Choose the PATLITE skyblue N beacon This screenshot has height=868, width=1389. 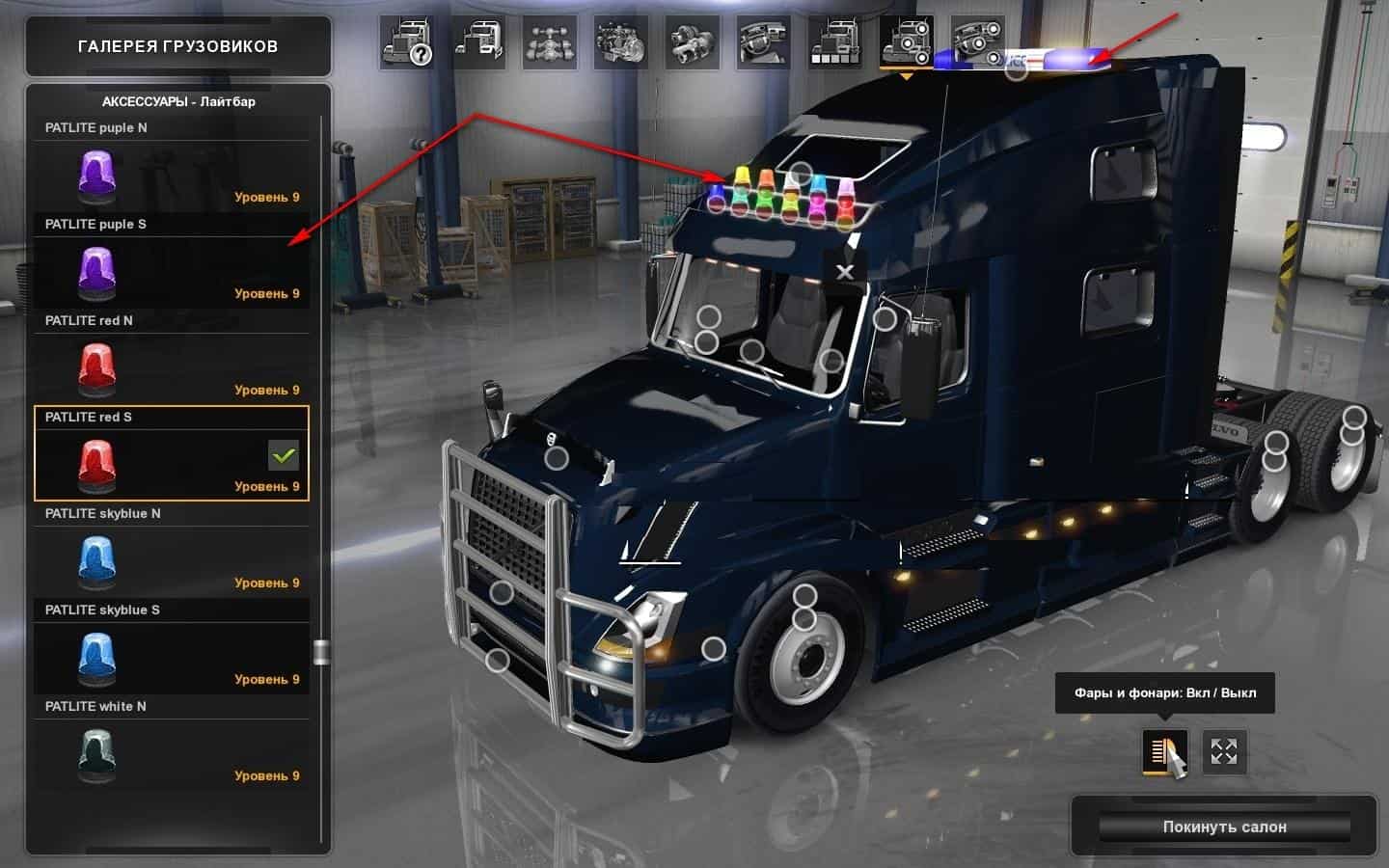click(x=172, y=551)
